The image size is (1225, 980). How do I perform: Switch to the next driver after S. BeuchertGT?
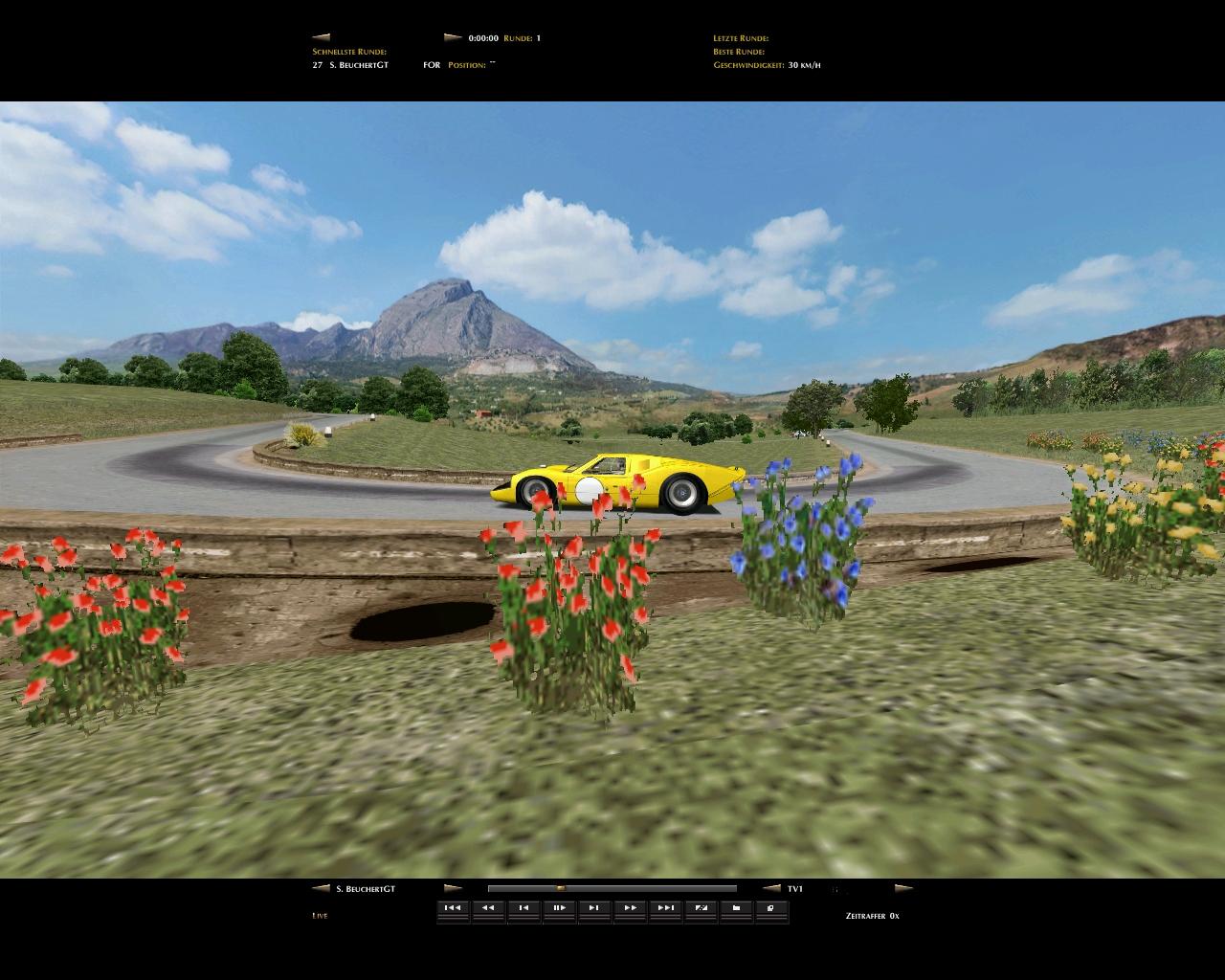[453, 889]
